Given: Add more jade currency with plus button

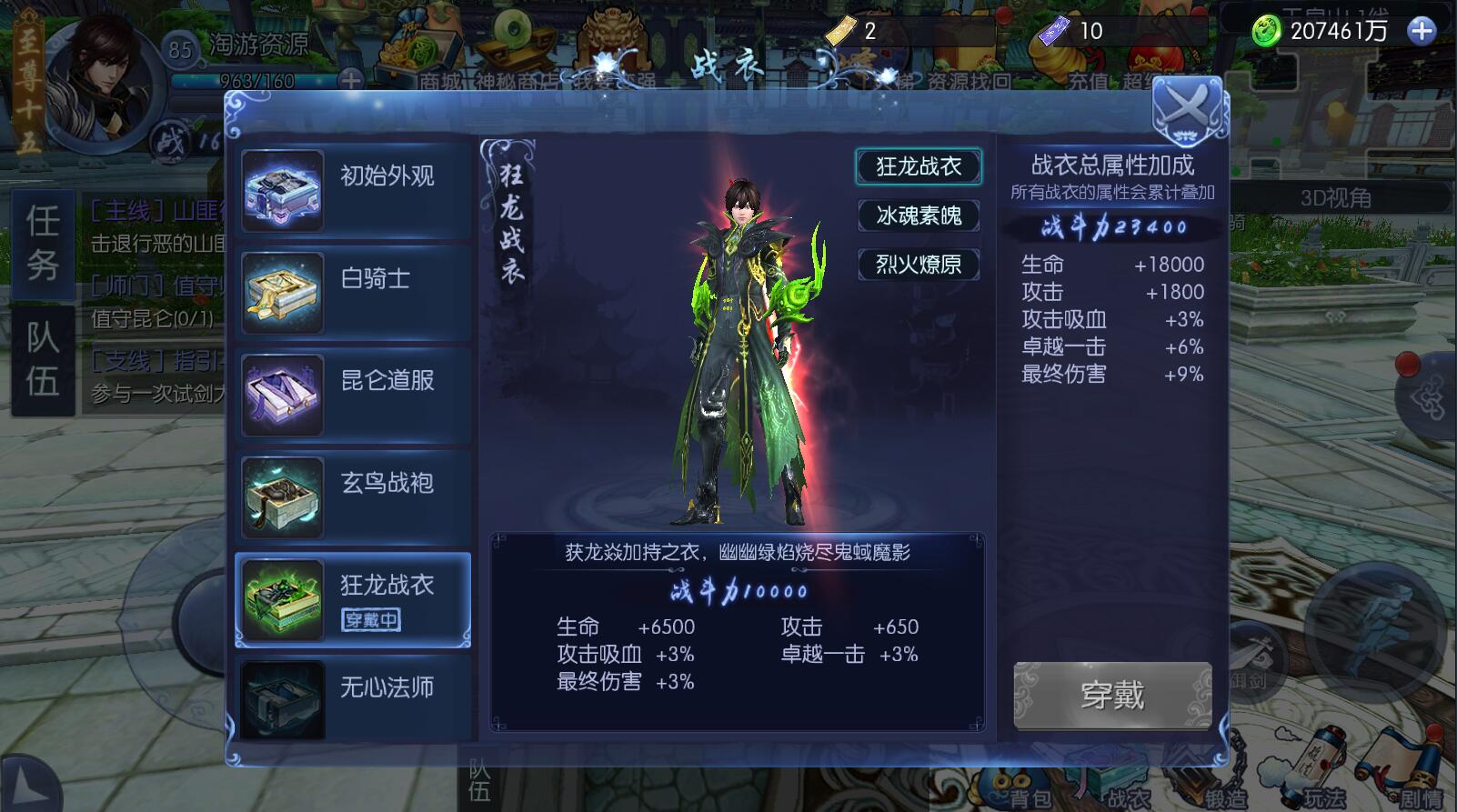Looking at the screenshot, I should [1421, 32].
